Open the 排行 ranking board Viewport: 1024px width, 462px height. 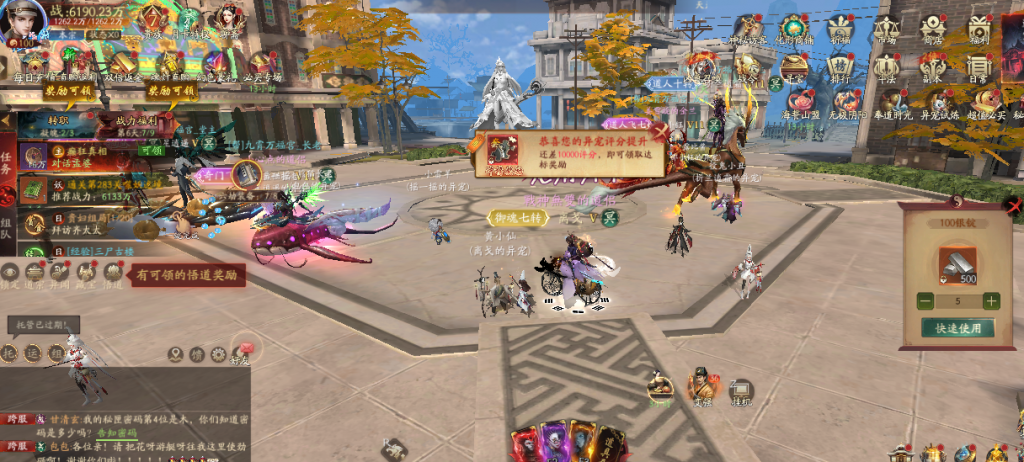click(840, 66)
